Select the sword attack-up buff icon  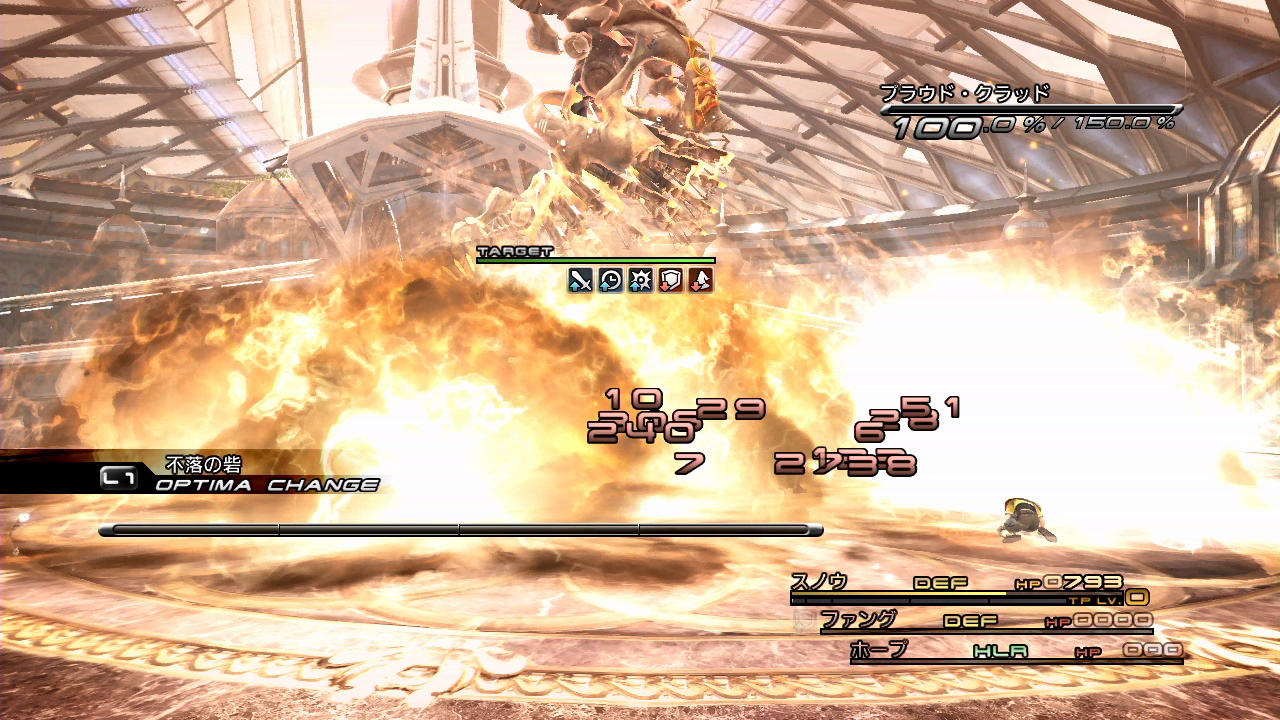point(581,281)
